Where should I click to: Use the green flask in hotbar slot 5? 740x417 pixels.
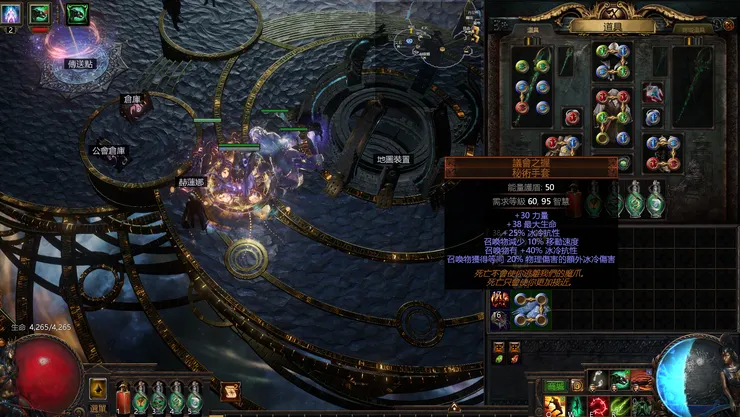(194, 398)
